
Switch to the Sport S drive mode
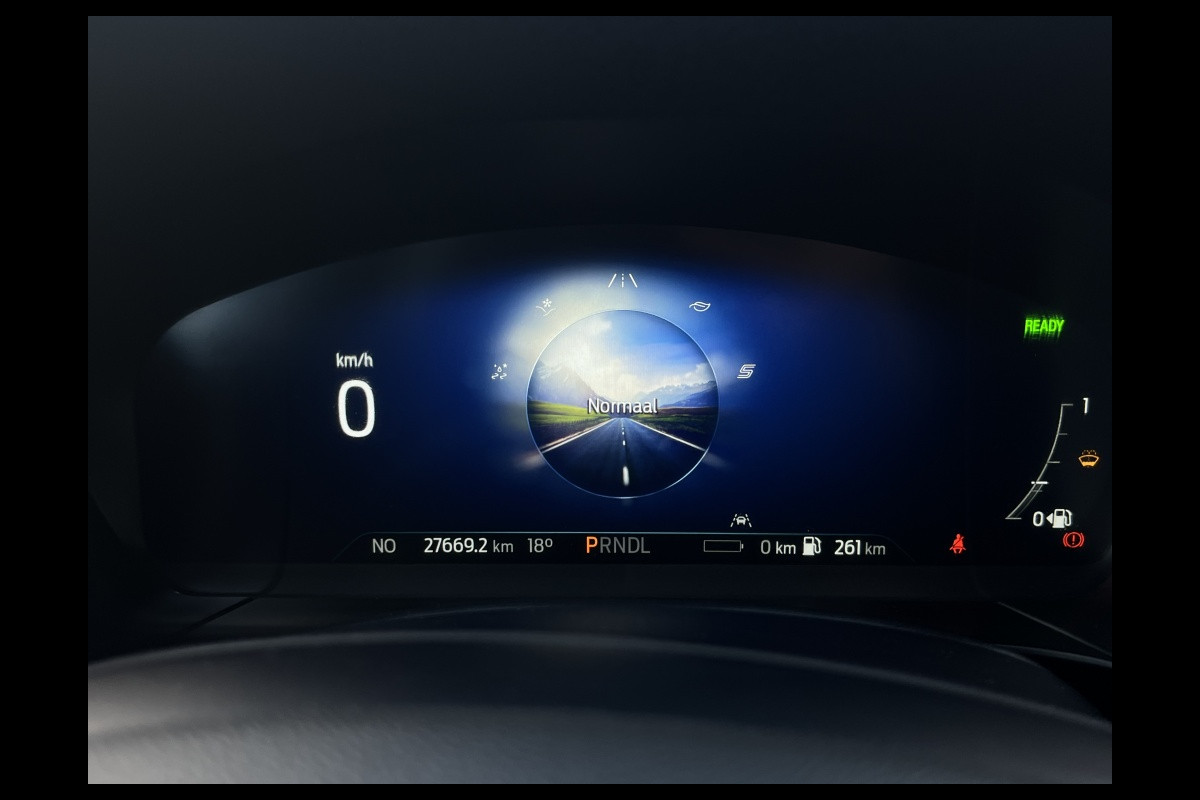[746, 372]
